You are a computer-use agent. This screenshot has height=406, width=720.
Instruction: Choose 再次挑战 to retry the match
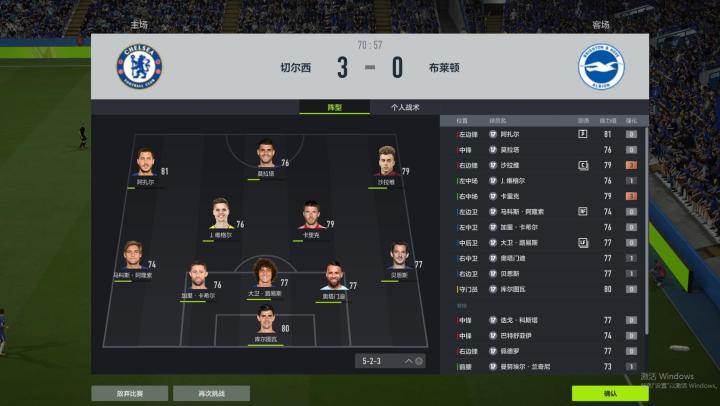211,393
